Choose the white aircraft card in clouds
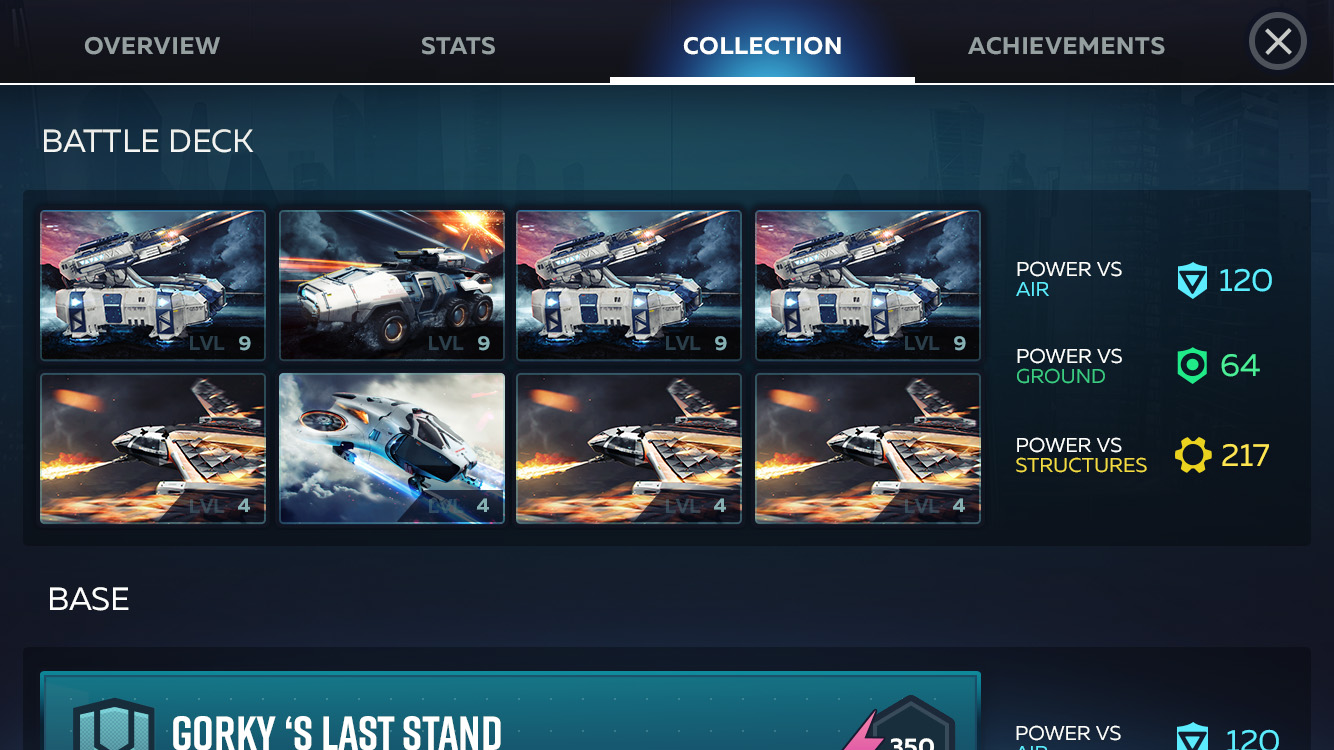 pos(392,448)
